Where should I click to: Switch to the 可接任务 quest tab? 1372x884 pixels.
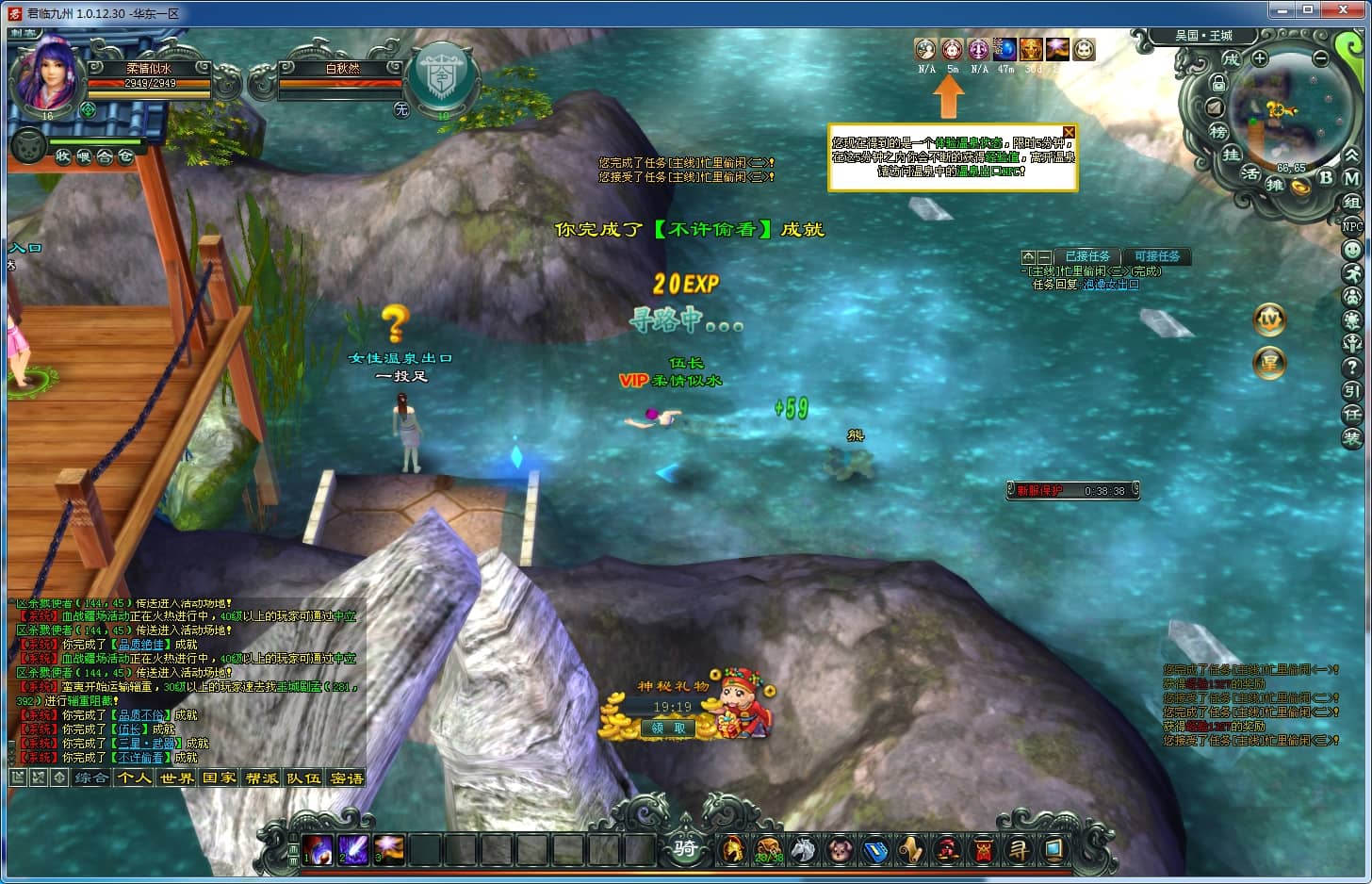point(1156,256)
